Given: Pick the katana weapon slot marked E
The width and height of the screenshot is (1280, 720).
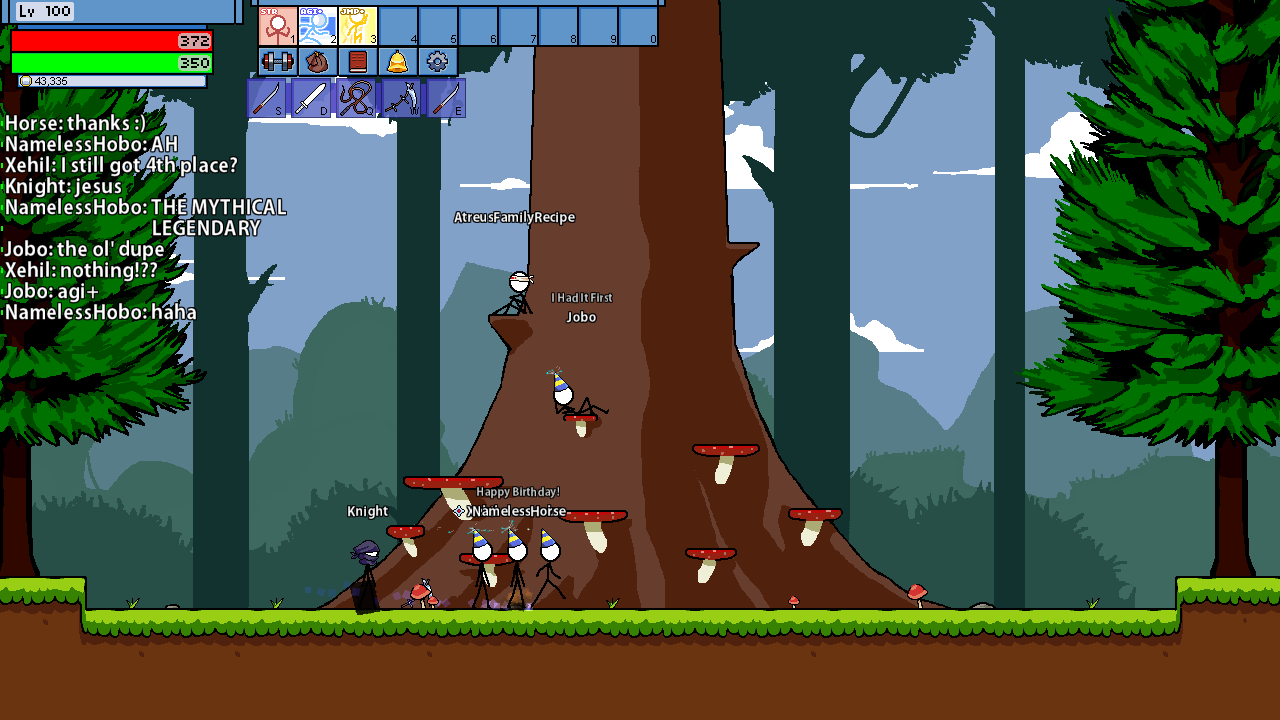Looking at the screenshot, I should pos(446,98).
